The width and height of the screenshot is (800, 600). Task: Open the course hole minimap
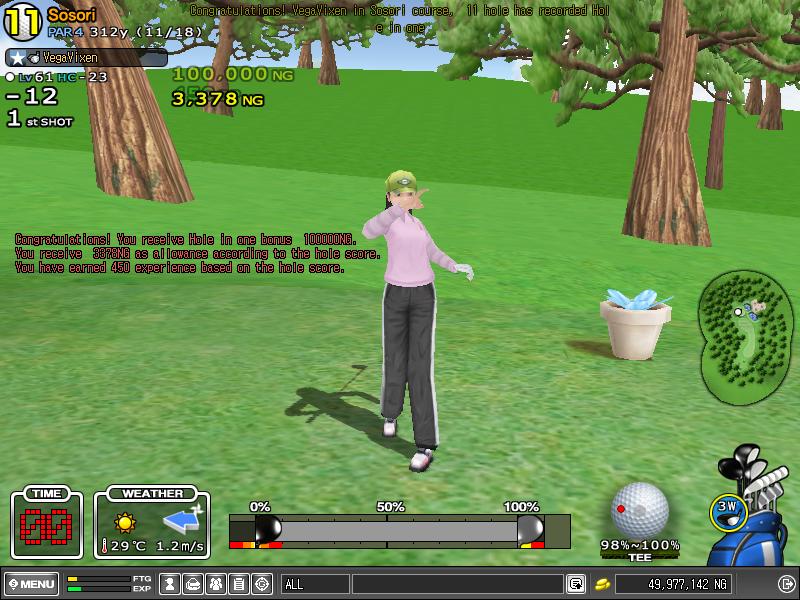tap(747, 333)
